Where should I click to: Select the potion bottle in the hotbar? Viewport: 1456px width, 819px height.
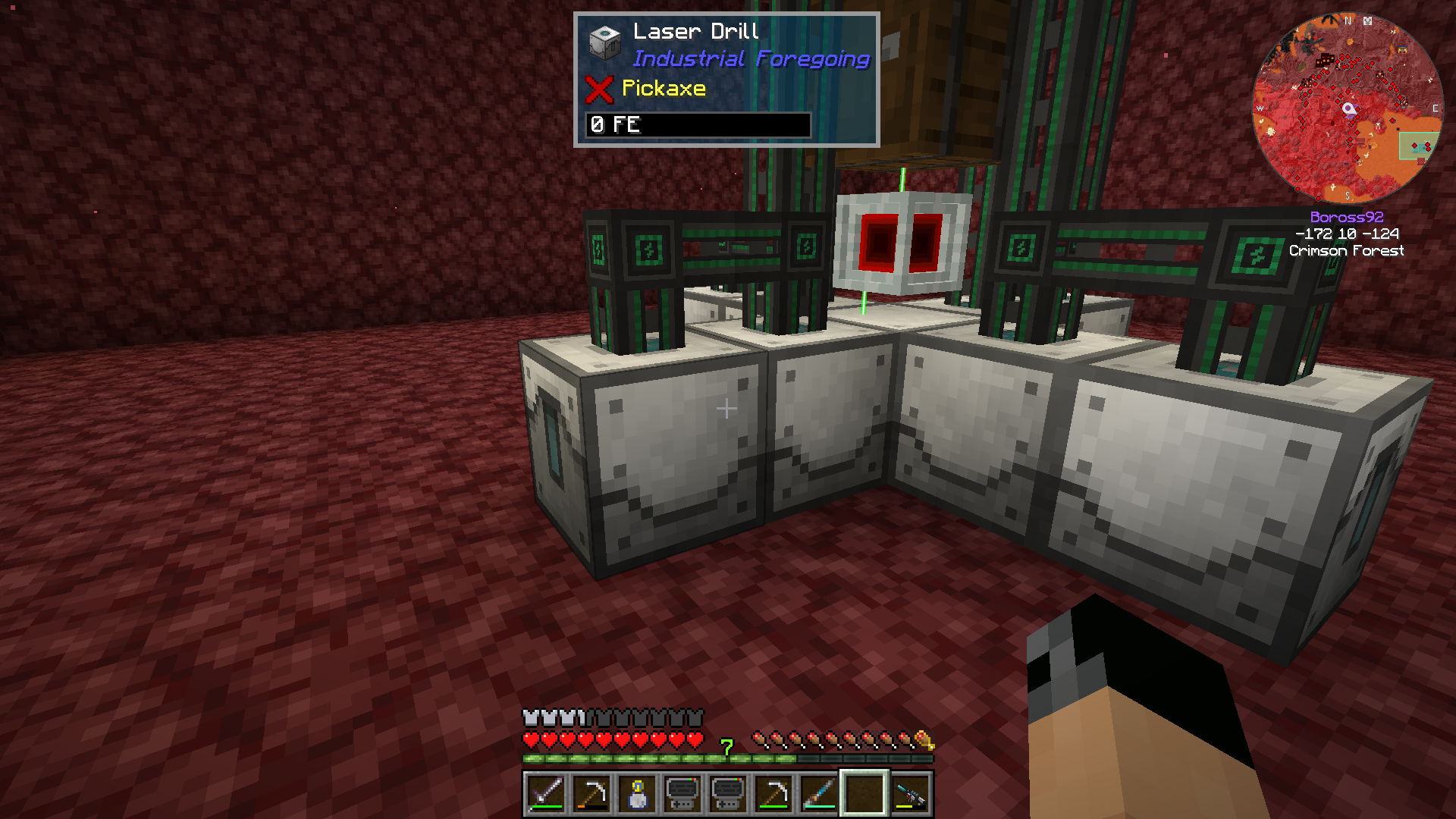click(x=637, y=794)
